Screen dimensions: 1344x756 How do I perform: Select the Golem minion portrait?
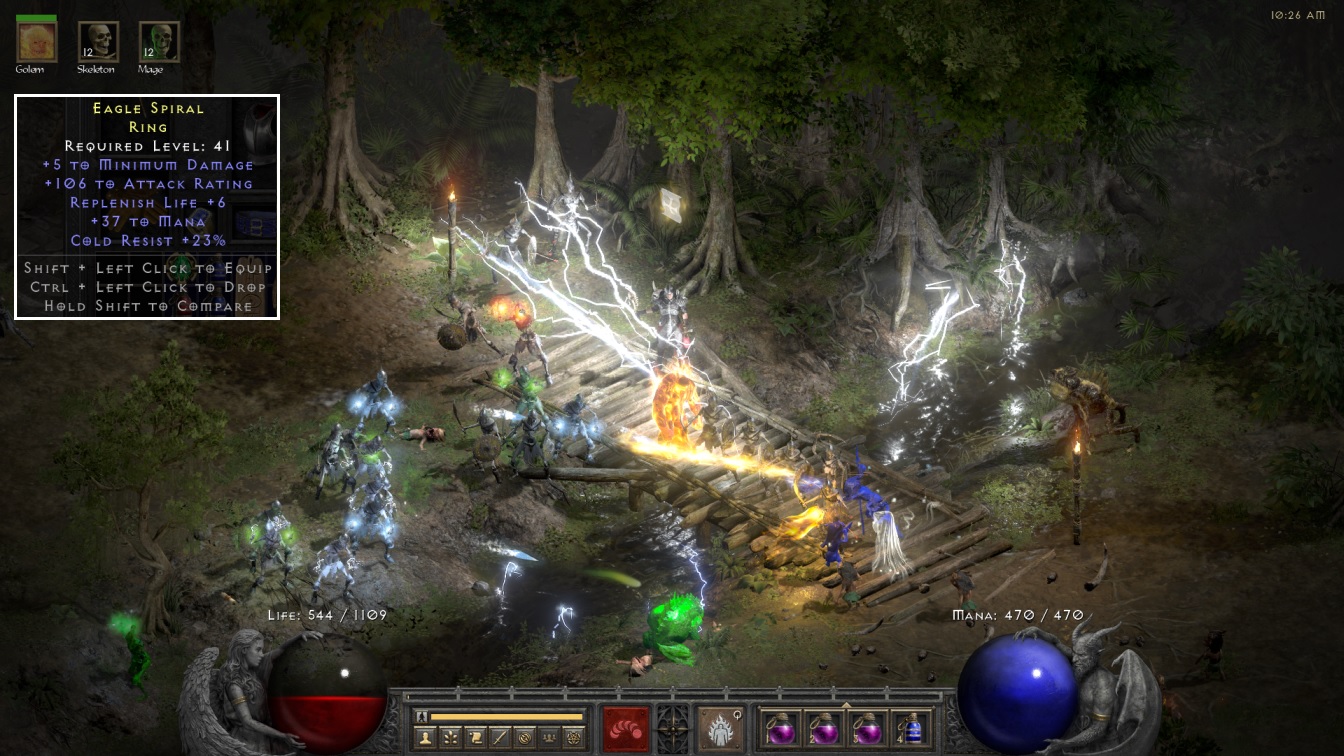point(37,41)
